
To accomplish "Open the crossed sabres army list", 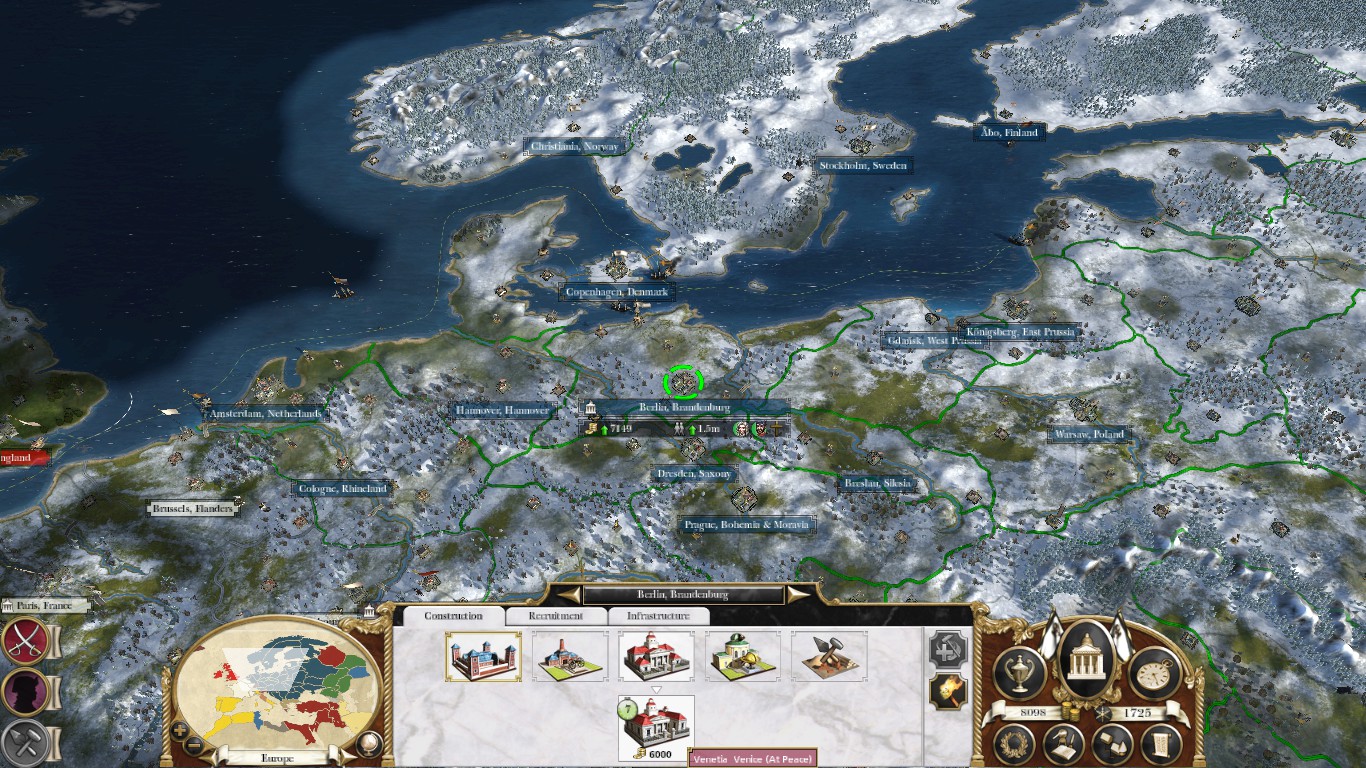I will tap(24, 641).
